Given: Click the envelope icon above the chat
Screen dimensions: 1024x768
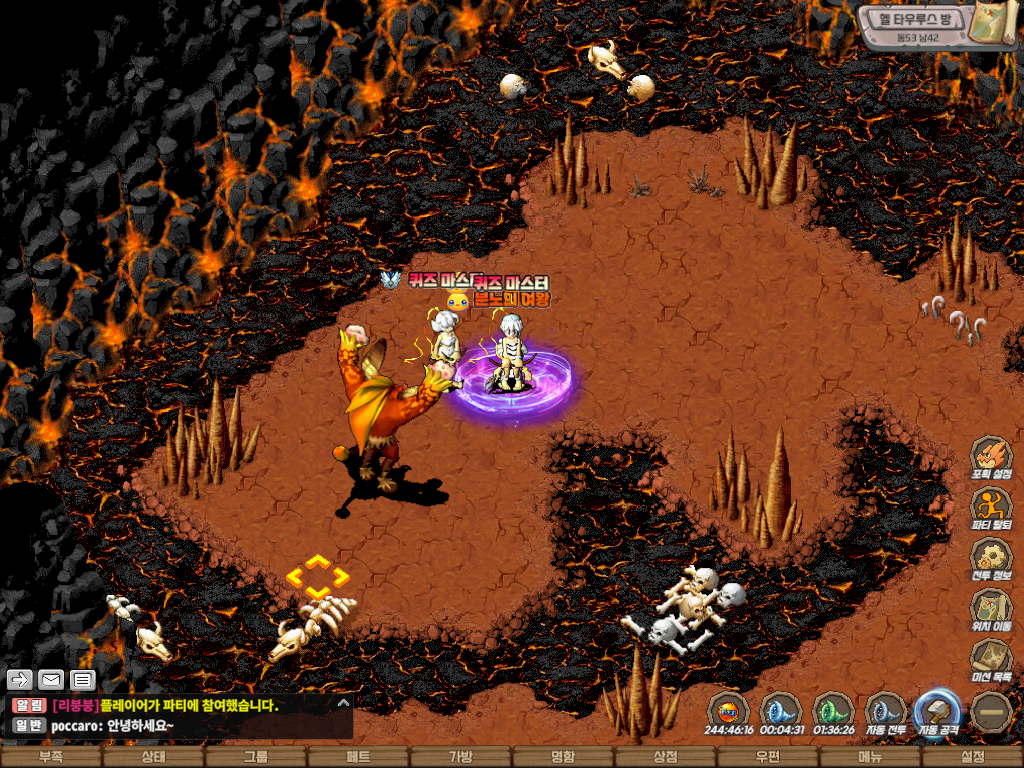Looking at the screenshot, I should [50, 680].
